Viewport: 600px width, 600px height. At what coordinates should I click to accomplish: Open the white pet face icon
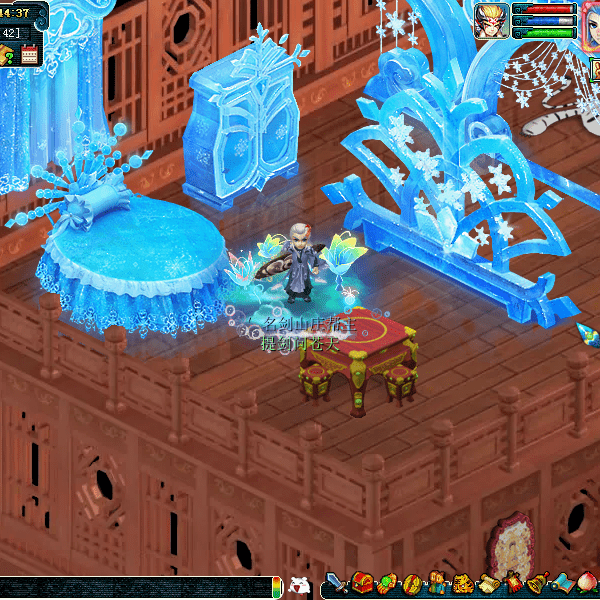pyautogui.click(x=299, y=586)
